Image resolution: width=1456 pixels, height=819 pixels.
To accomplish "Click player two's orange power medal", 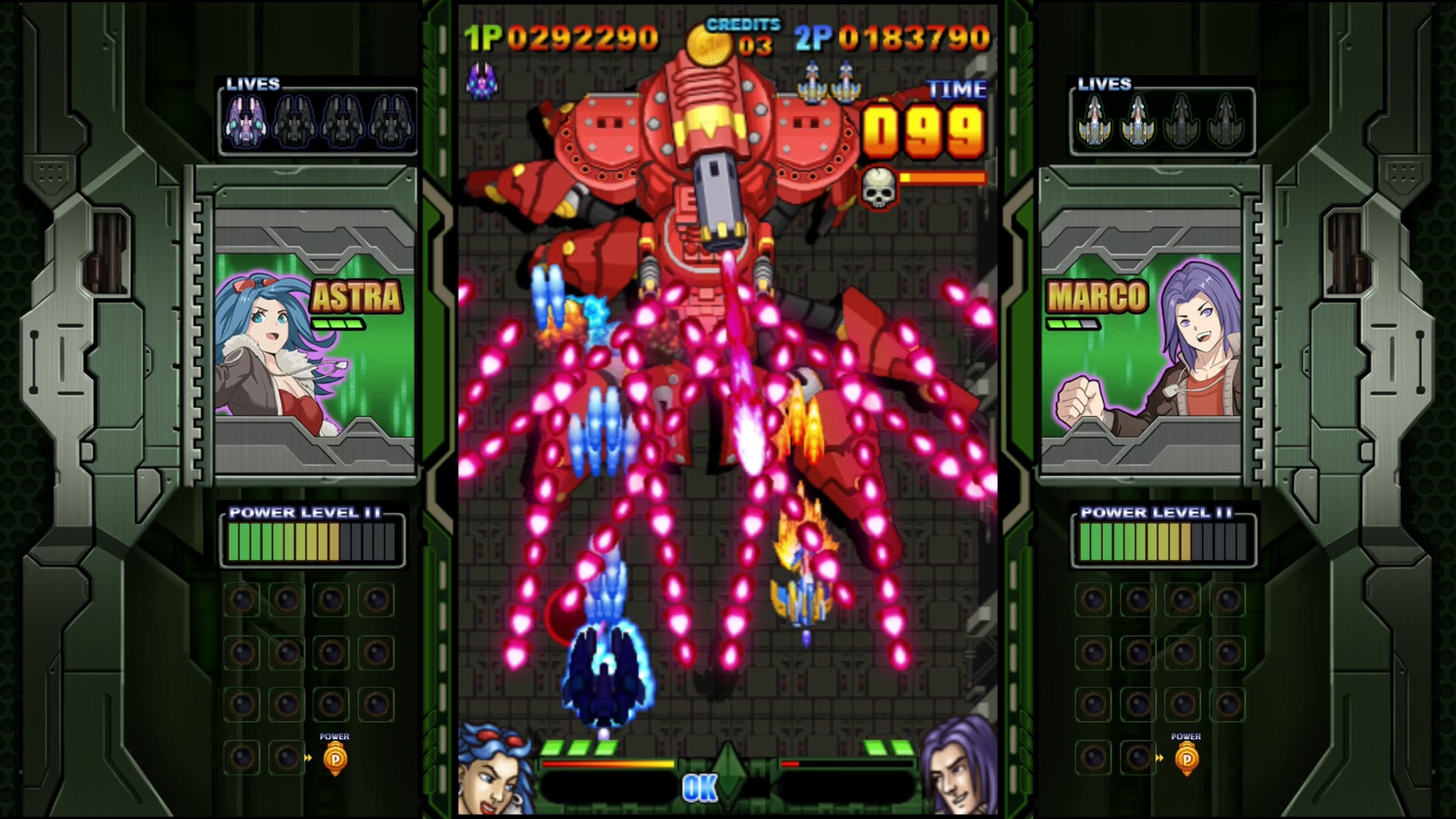I will click(x=1187, y=758).
